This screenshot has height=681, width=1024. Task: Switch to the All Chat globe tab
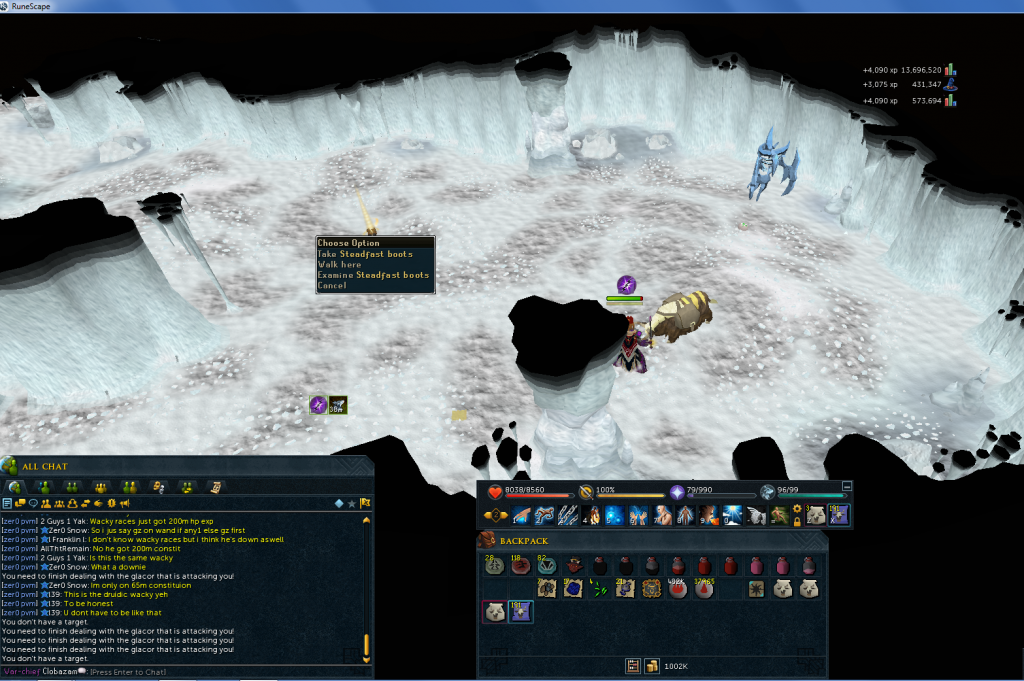15,486
